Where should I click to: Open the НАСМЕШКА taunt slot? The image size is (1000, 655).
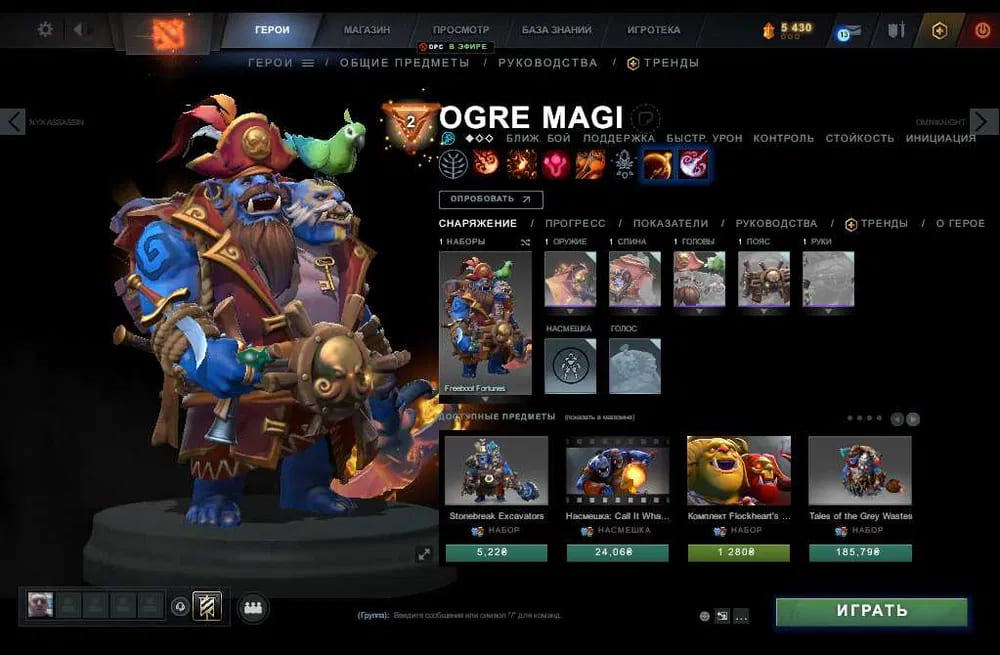point(570,365)
